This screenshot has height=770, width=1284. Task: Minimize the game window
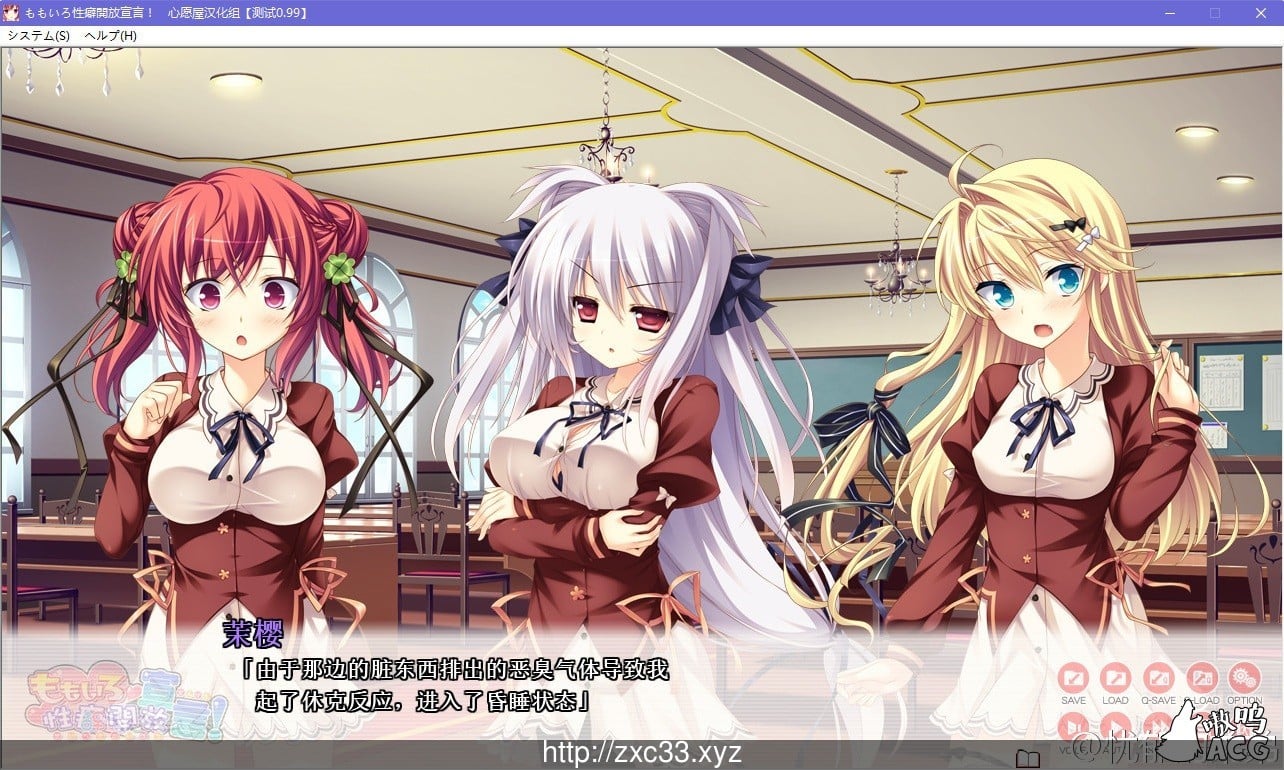(x=1169, y=13)
